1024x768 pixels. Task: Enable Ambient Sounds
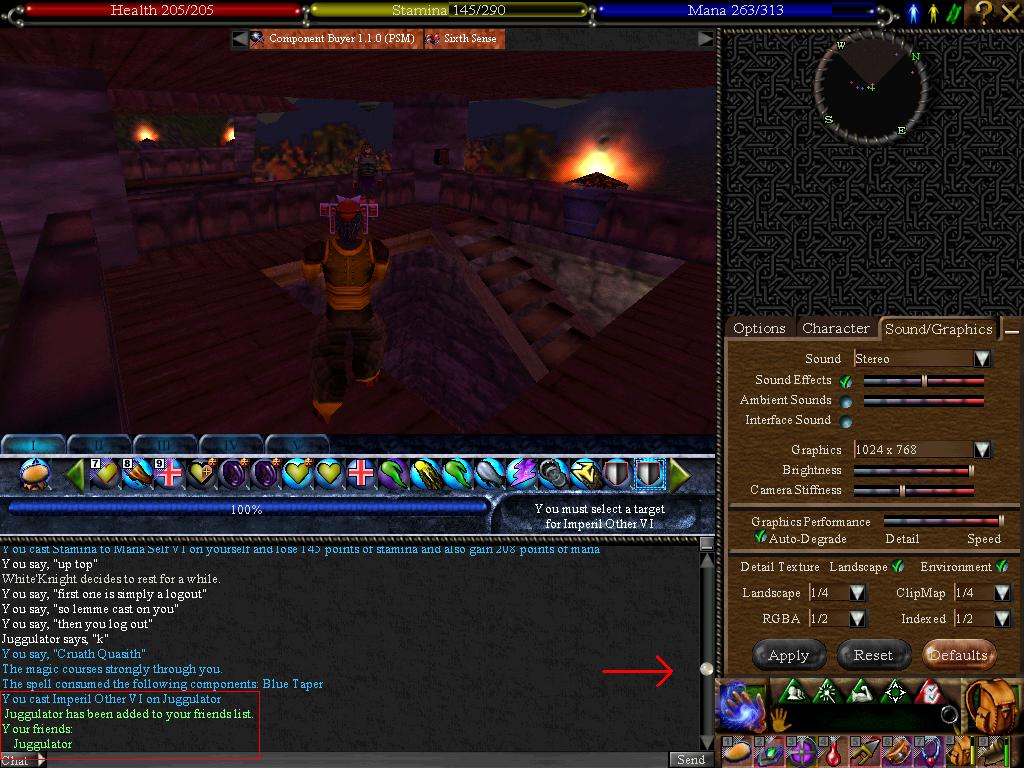[x=846, y=401]
